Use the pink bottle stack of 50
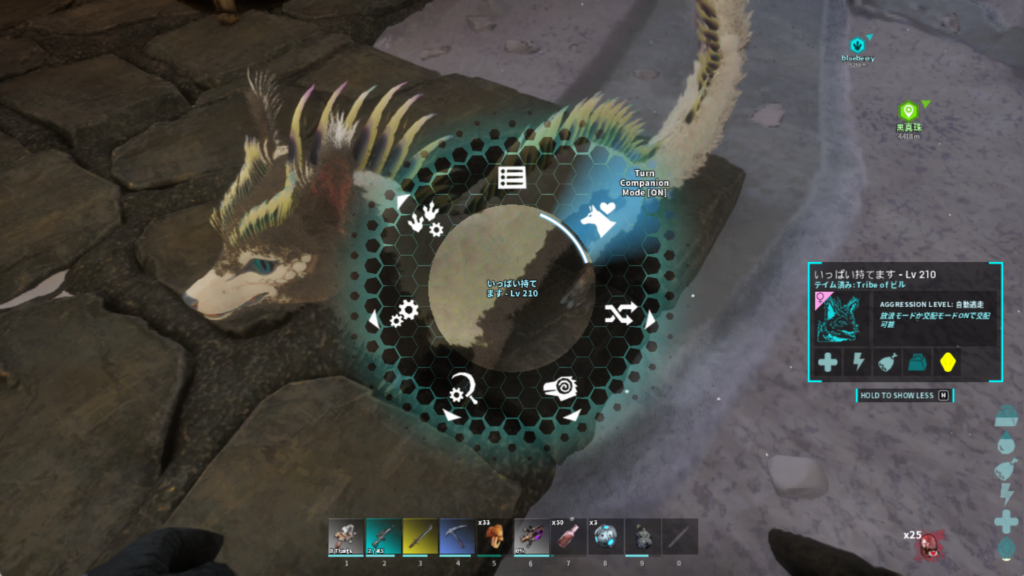1024x576 pixels. tap(568, 537)
